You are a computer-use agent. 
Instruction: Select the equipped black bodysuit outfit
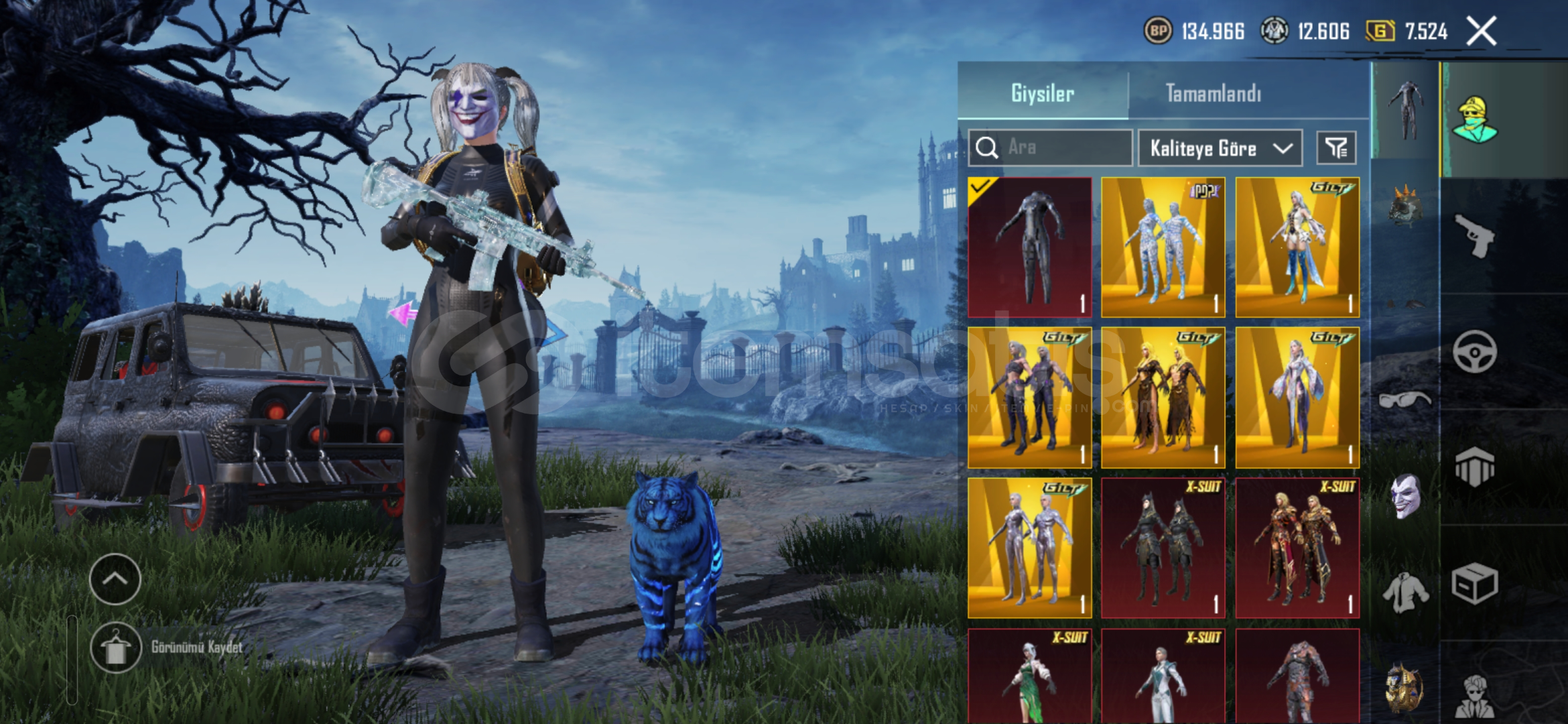[1030, 247]
